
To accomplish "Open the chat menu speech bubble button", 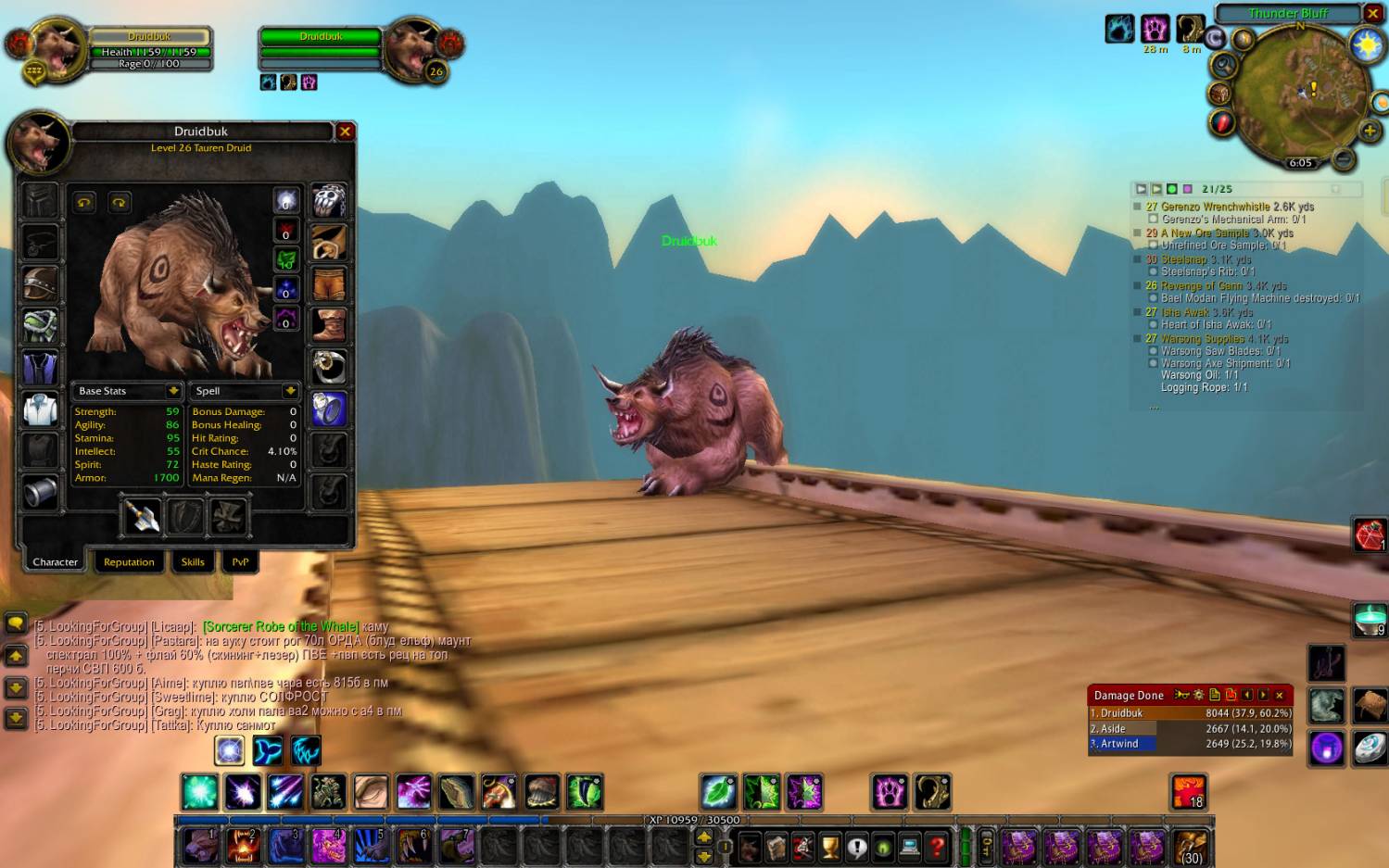I will coord(16,623).
